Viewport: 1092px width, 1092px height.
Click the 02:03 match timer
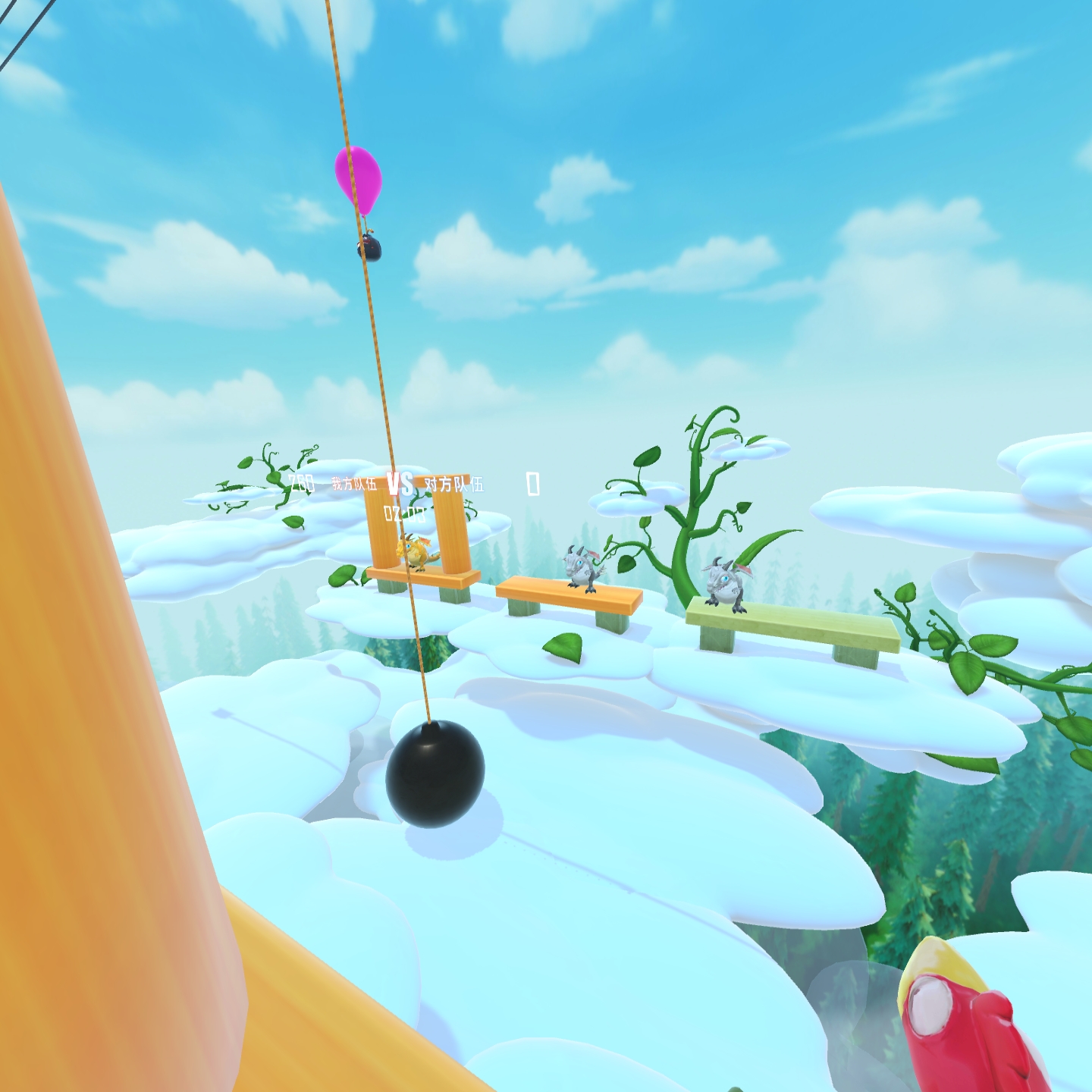click(404, 513)
